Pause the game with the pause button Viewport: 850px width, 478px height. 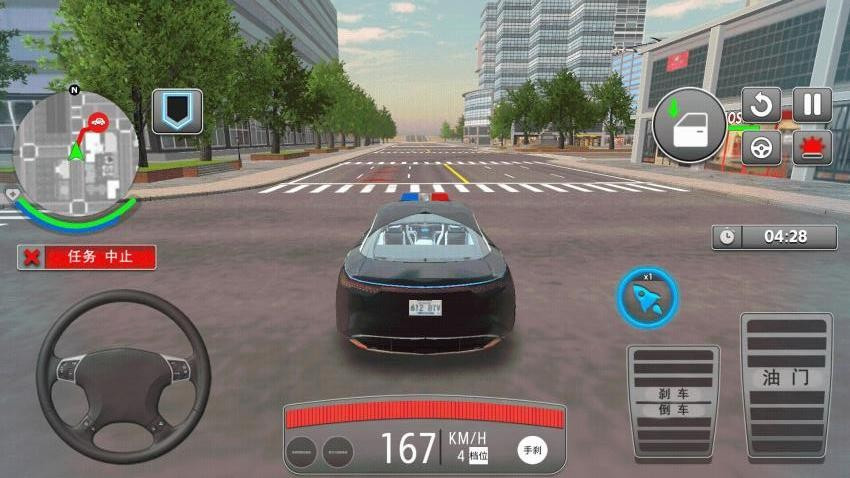click(812, 105)
